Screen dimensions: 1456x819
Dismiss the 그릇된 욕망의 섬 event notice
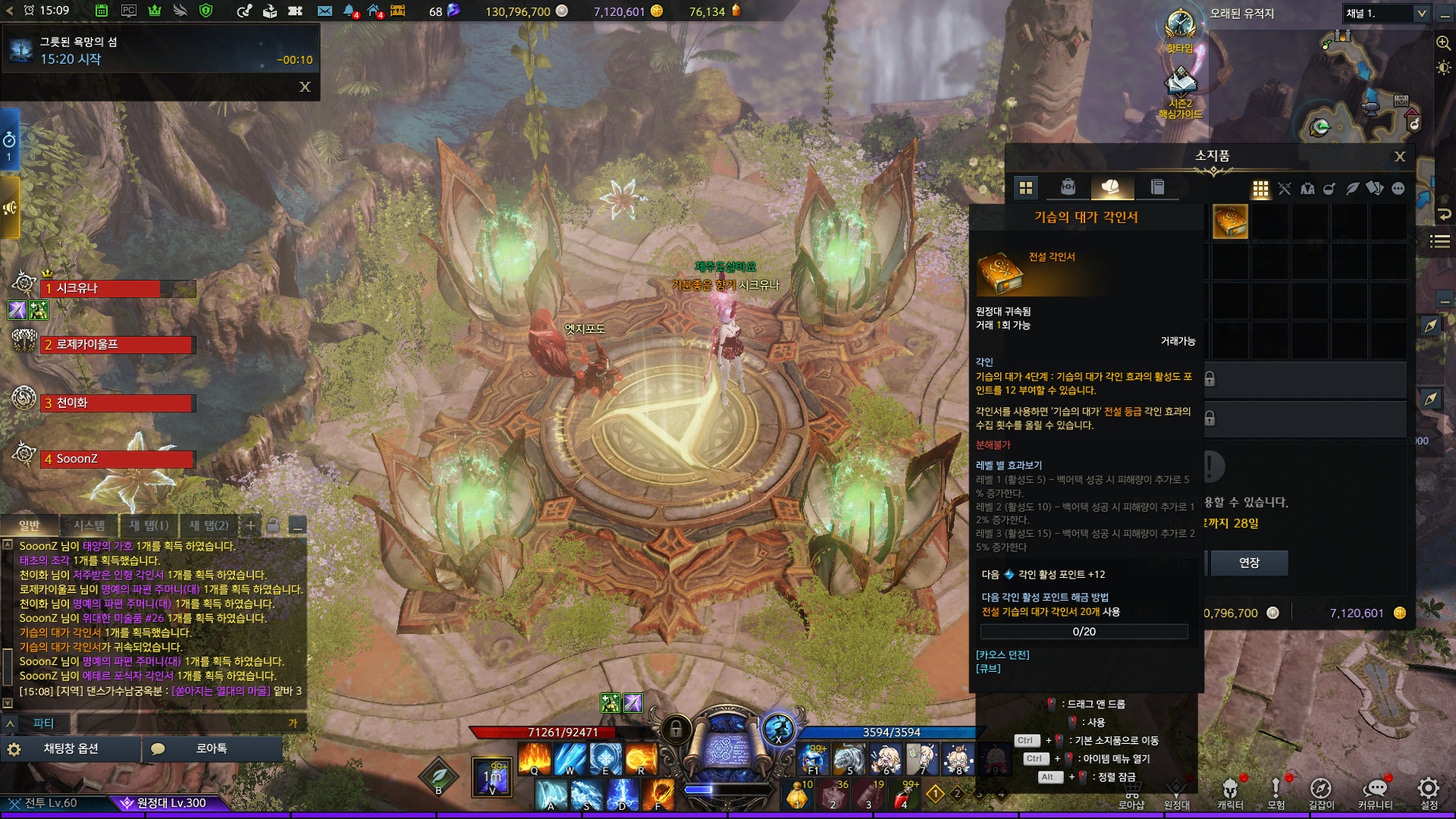[305, 87]
